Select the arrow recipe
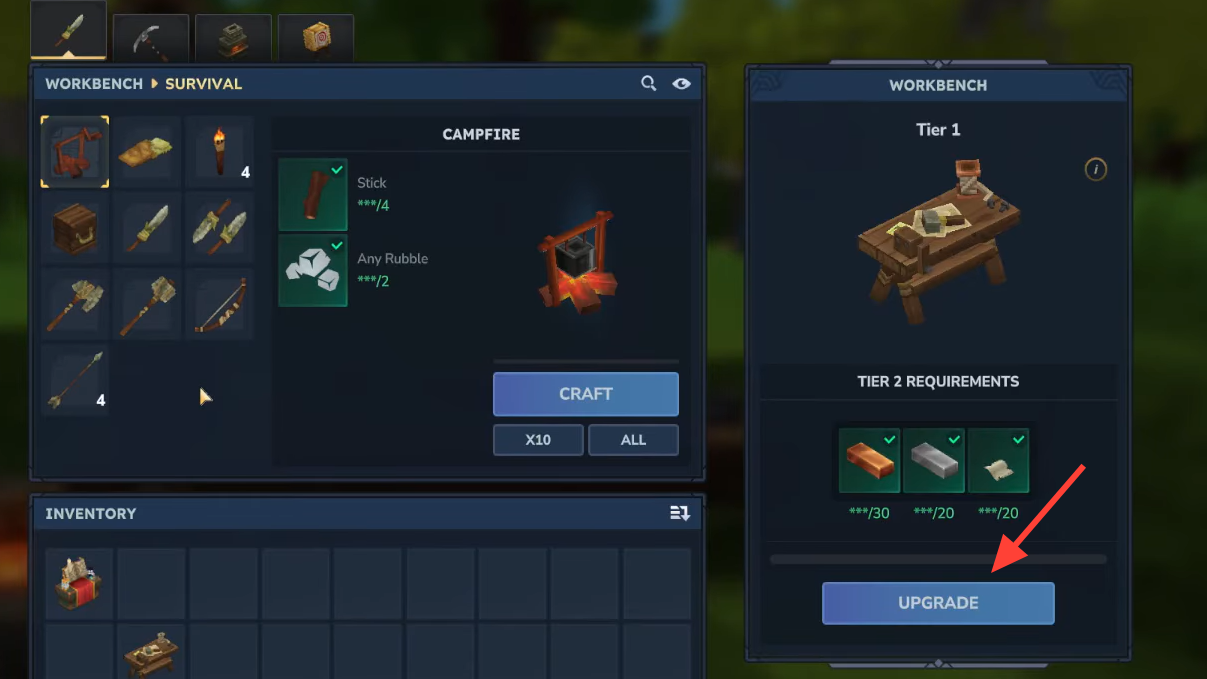The width and height of the screenshot is (1207, 679). (x=75, y=380)
